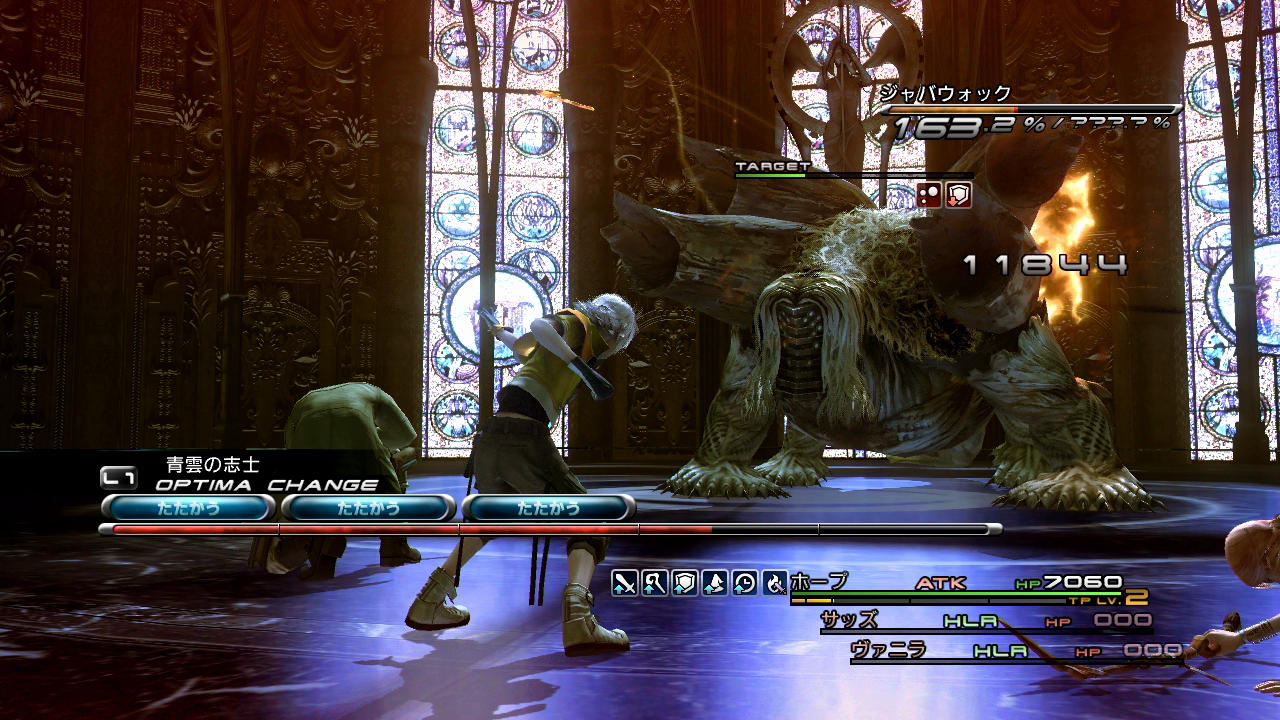The width and height of the screenshot is (1280, 720).
Task: Select the enemy's three-bubble poison debuff icon
Action: pos(930,195)
